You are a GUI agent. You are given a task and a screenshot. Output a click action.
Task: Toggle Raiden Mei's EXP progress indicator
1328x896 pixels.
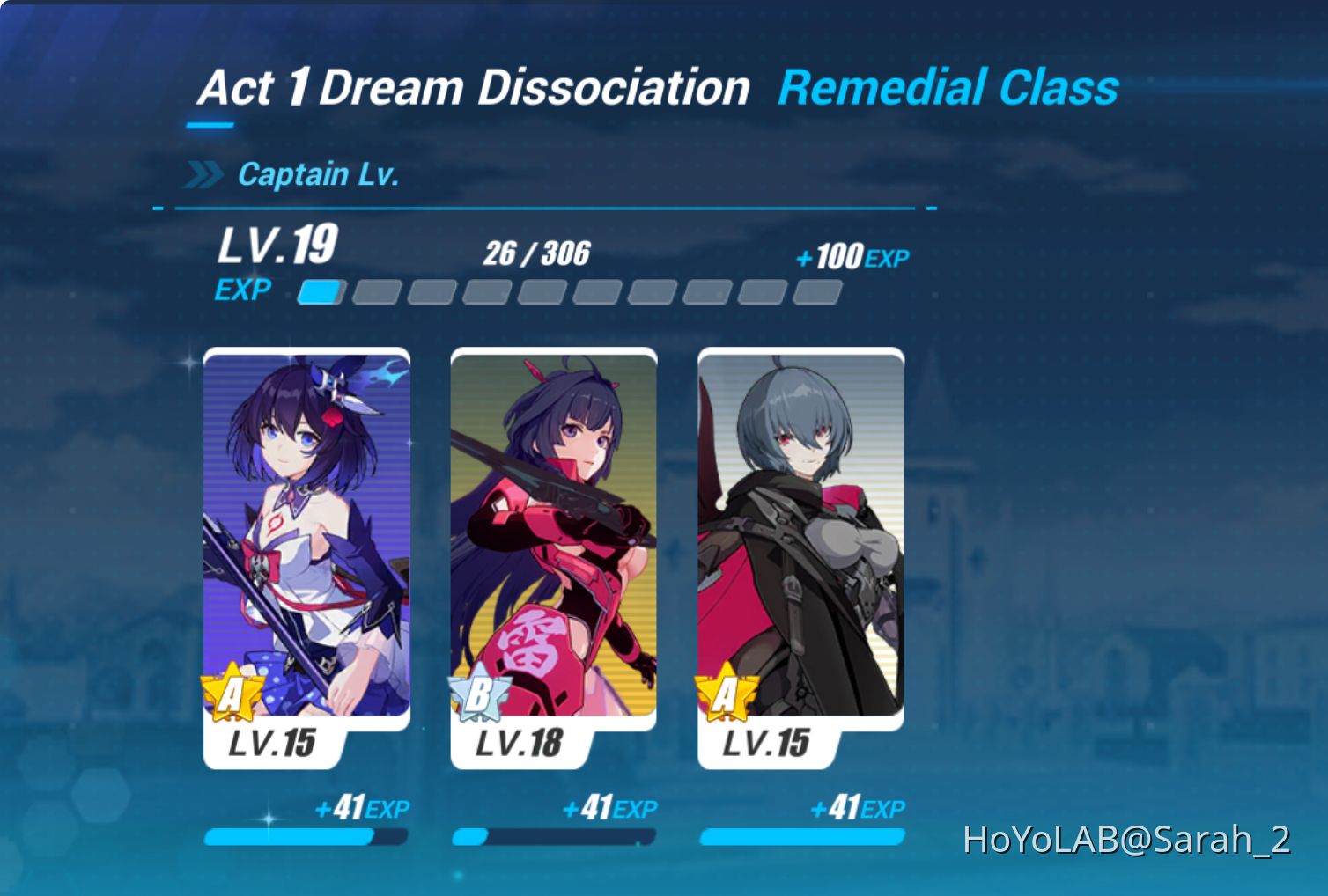553,835
